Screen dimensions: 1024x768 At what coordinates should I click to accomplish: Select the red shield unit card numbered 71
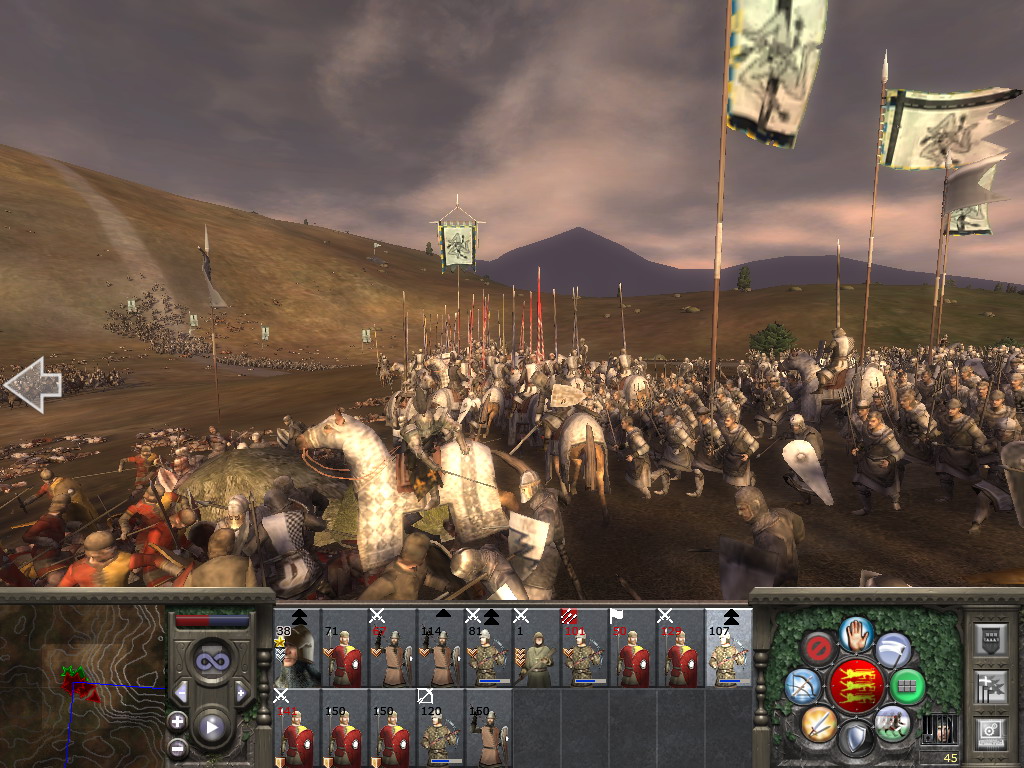(345, 655)
